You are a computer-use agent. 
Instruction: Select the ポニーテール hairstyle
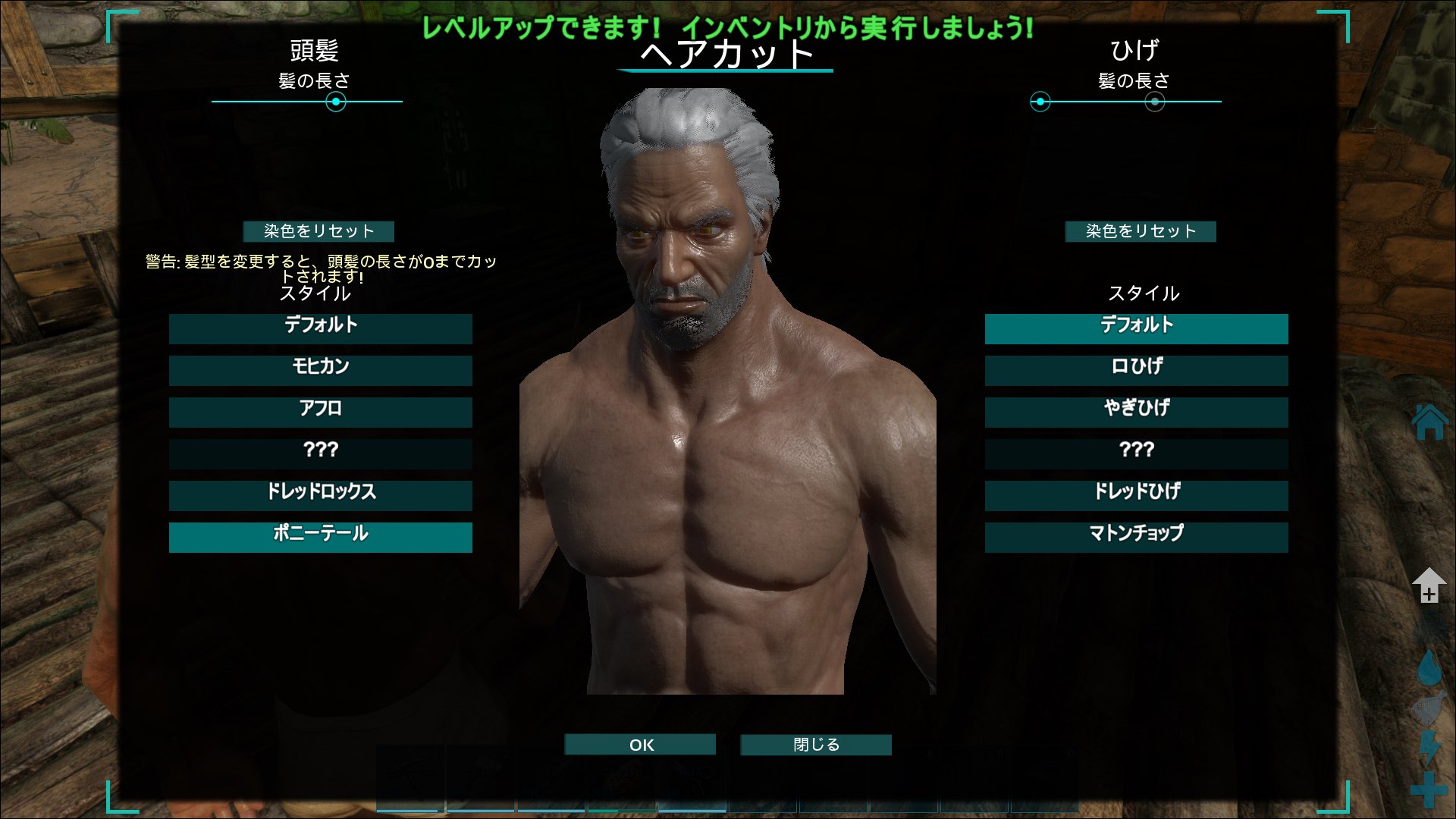pyautogui.click(x=321, y=537)
